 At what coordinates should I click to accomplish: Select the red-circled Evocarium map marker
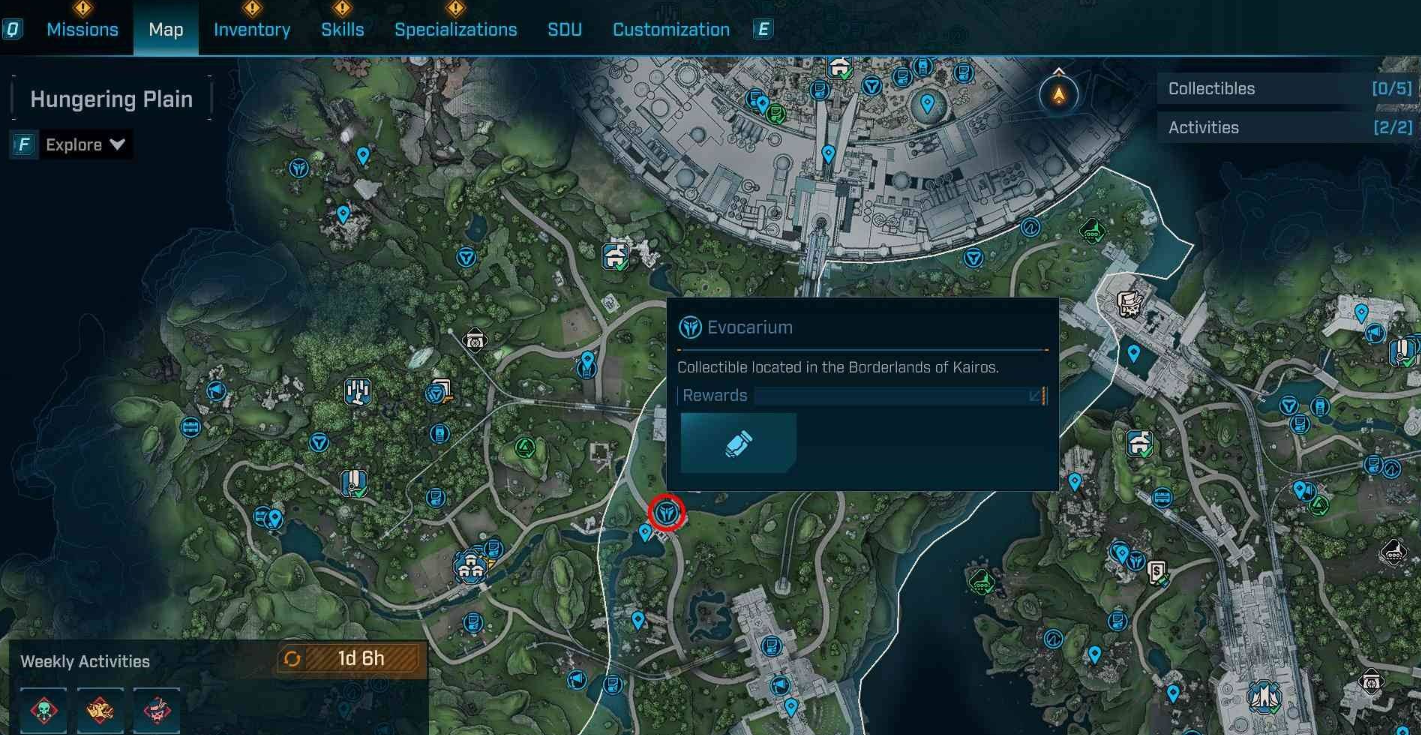[666, 514]
